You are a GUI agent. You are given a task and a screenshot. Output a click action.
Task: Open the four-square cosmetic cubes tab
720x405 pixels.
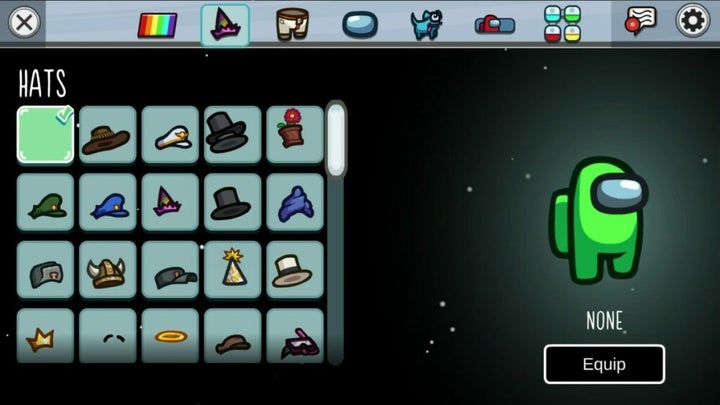pyautogui.click(x=562, y=24)
